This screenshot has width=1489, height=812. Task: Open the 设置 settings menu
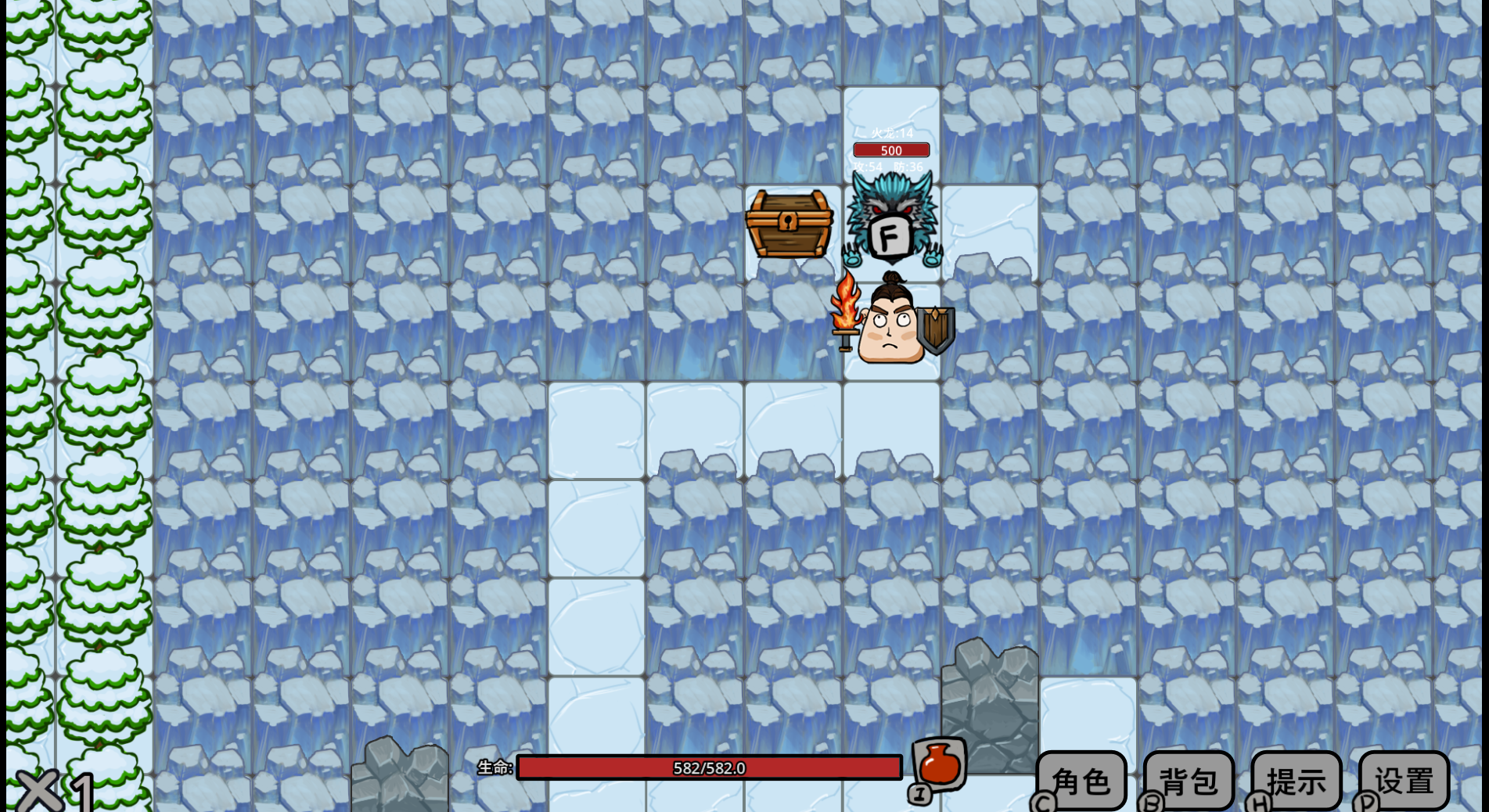(x=1404, y=779)
